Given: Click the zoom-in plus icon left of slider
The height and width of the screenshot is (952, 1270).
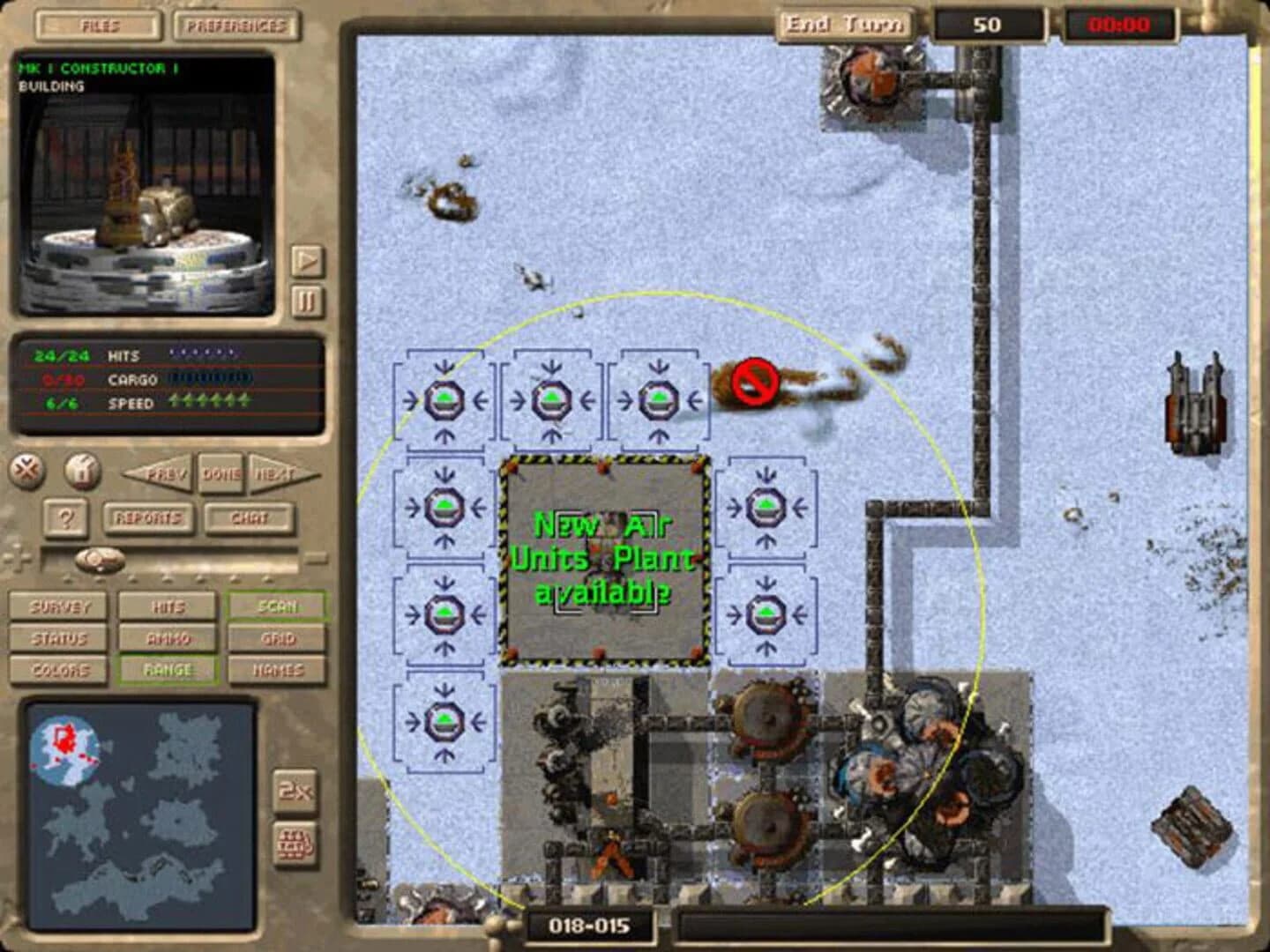Looking at the screenshot, I should click(x=16, y=556).
